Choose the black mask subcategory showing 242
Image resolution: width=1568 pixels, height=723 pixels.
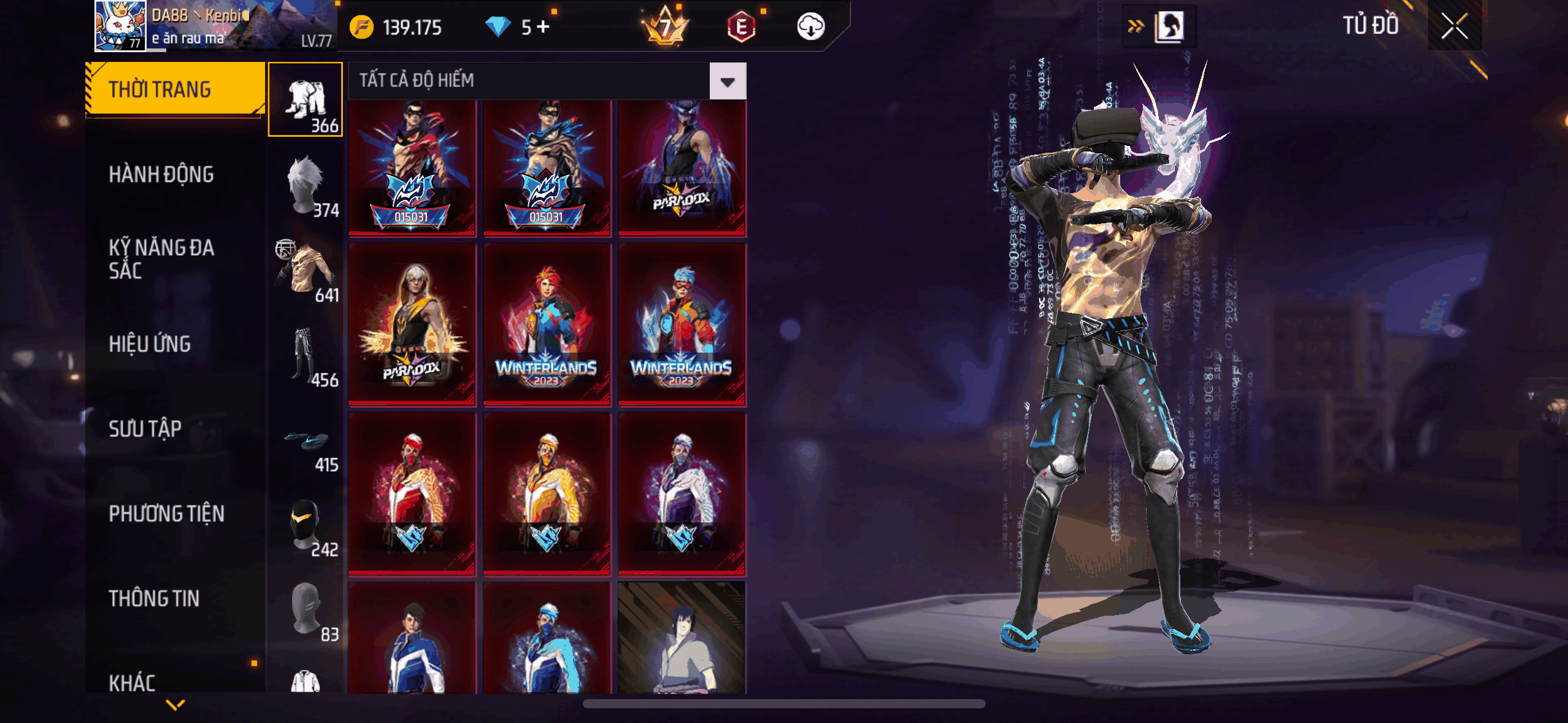click(306, 524)
